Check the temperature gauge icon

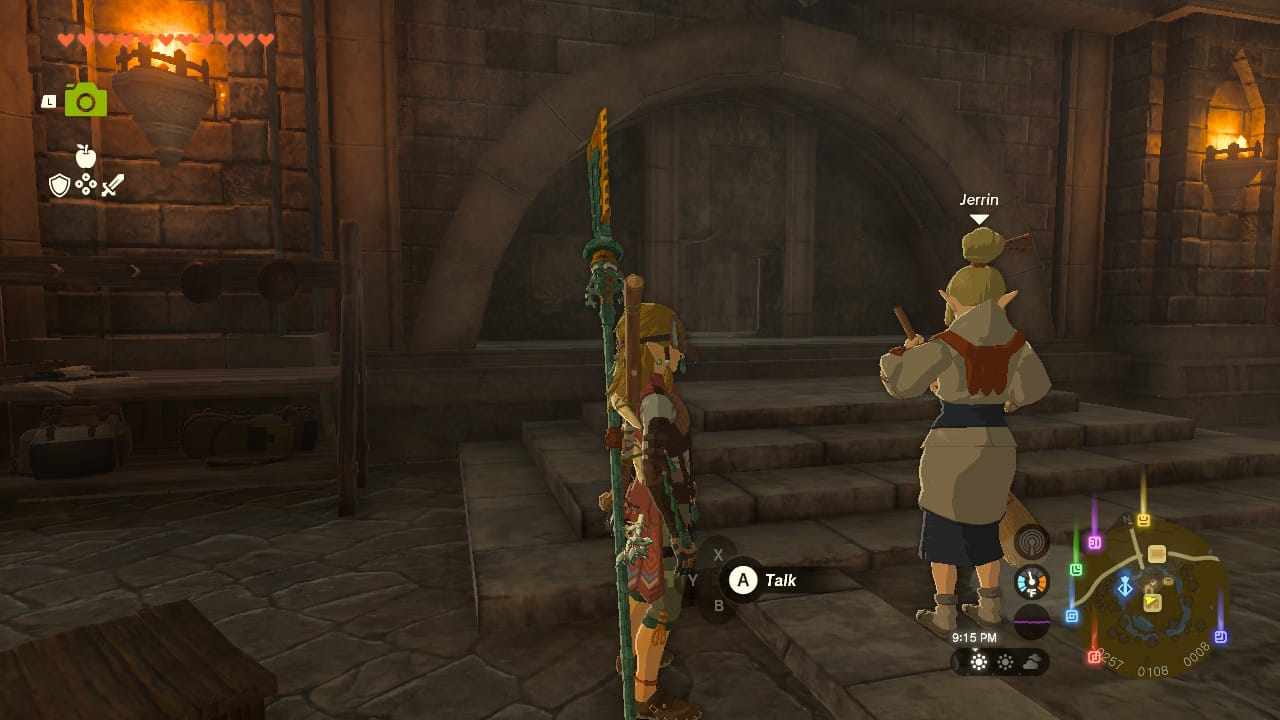tap(1031, 581)
